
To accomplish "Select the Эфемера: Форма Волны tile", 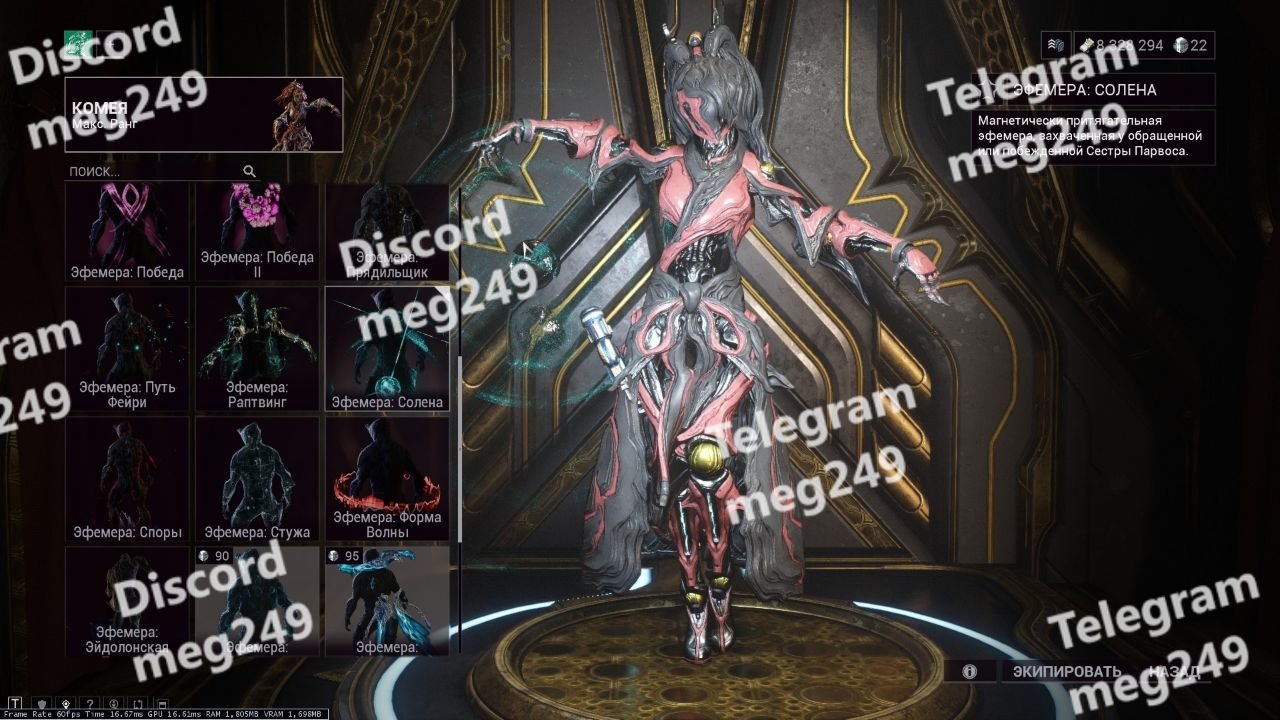I will point(387,479).
